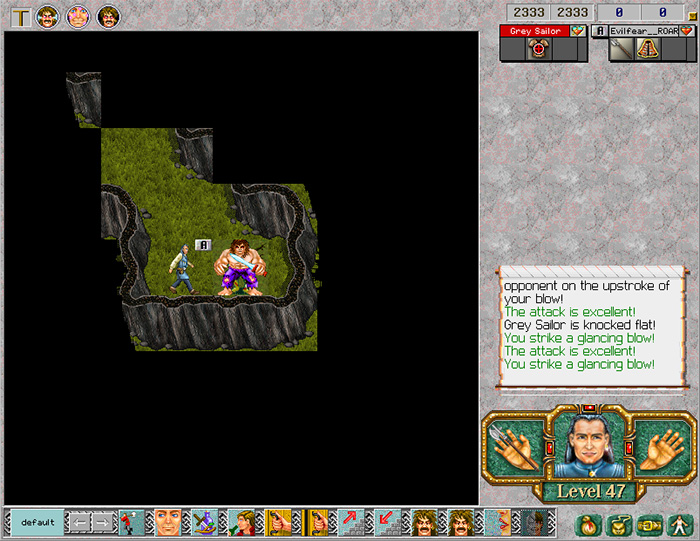Click the T button at top left
The width and height of the screenshot is (700, 541).
[20, 16]
